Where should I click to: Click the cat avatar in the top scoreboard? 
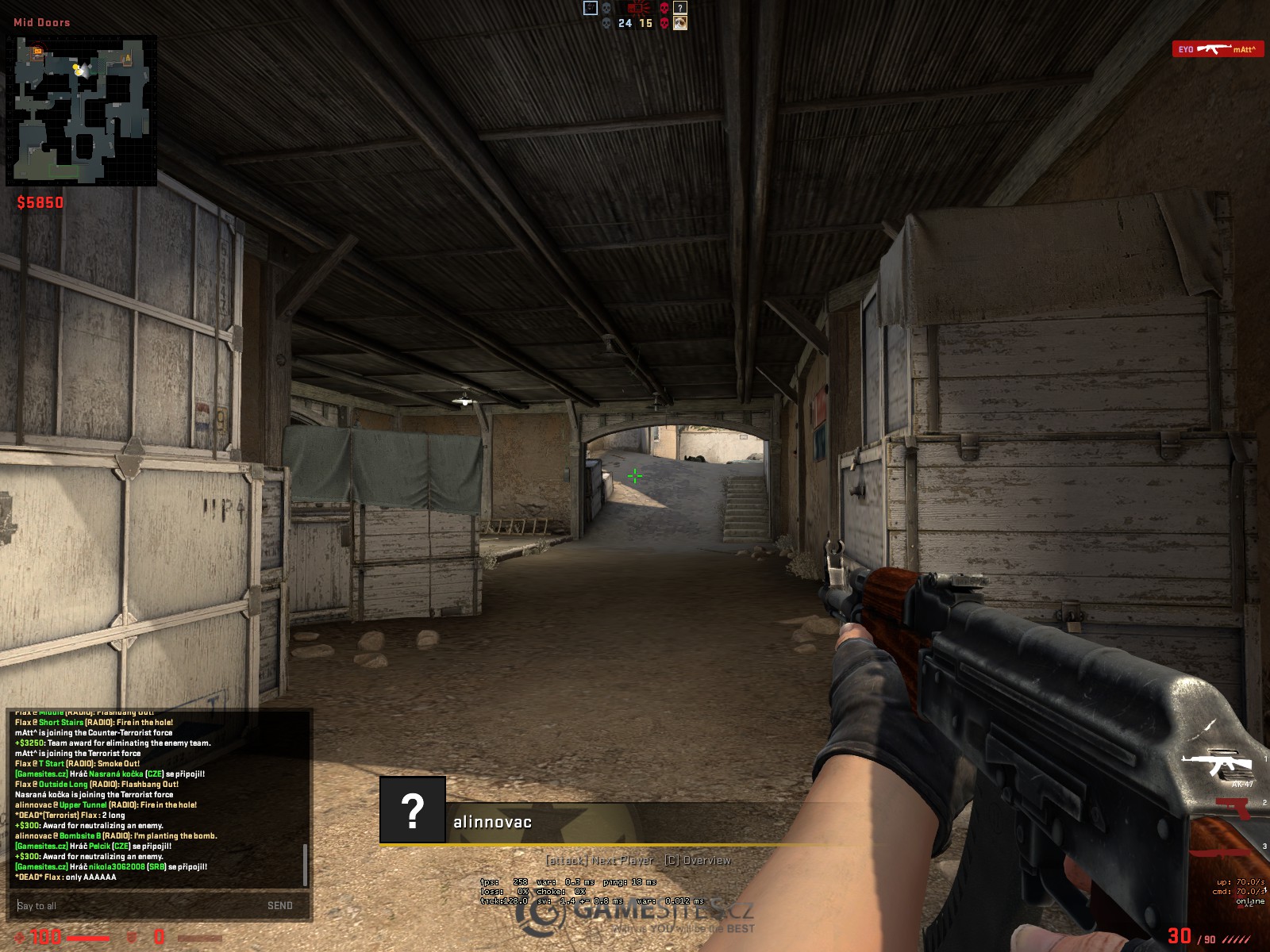tap(680, 23)
